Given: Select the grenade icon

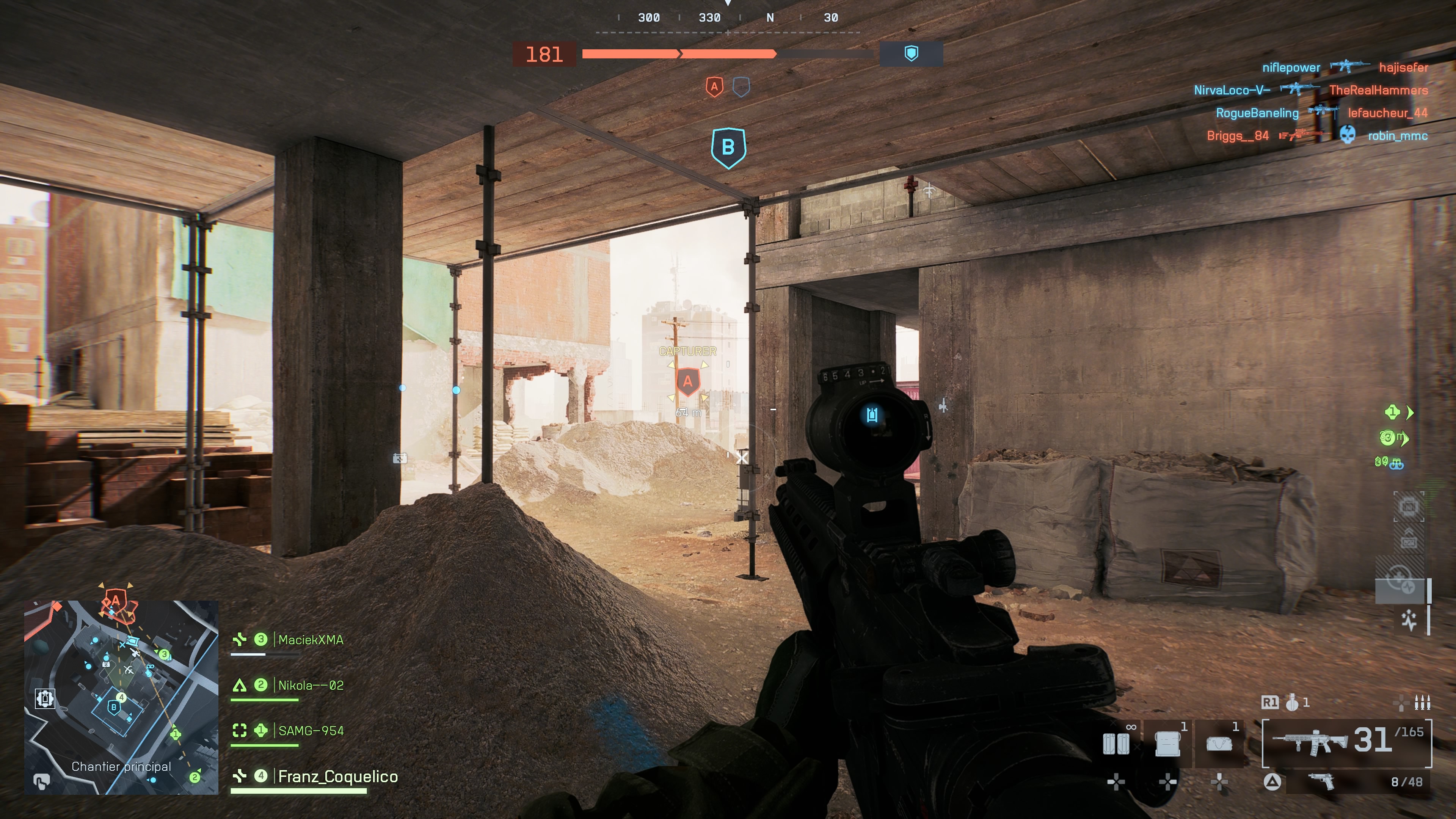Looking at the screenshot, I should (1291, 703).
